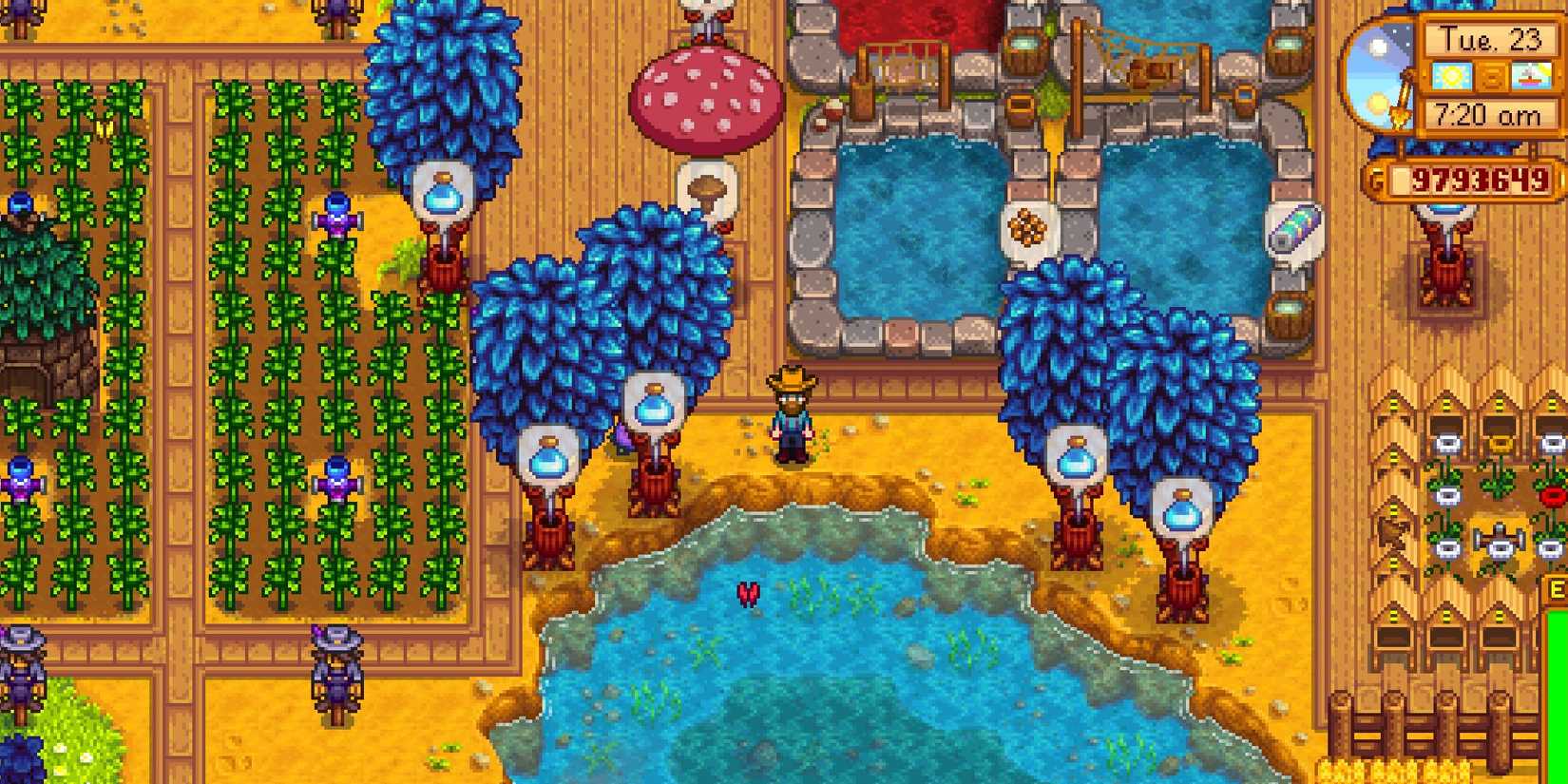
Task: Click the red fishing bobber in the pond
Action: click(x=746, y=594)
